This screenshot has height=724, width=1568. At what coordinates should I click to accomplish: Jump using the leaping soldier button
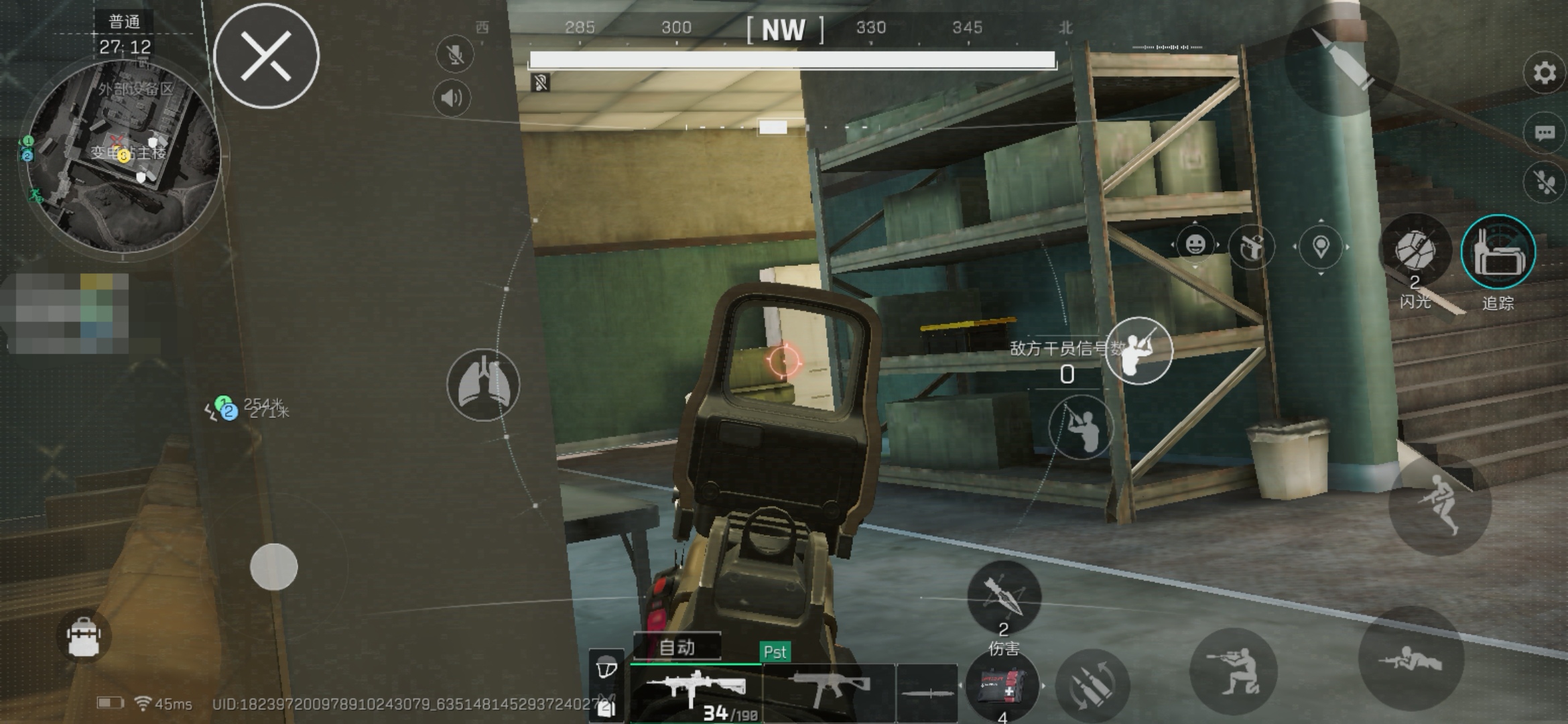tap(1440, 505)
